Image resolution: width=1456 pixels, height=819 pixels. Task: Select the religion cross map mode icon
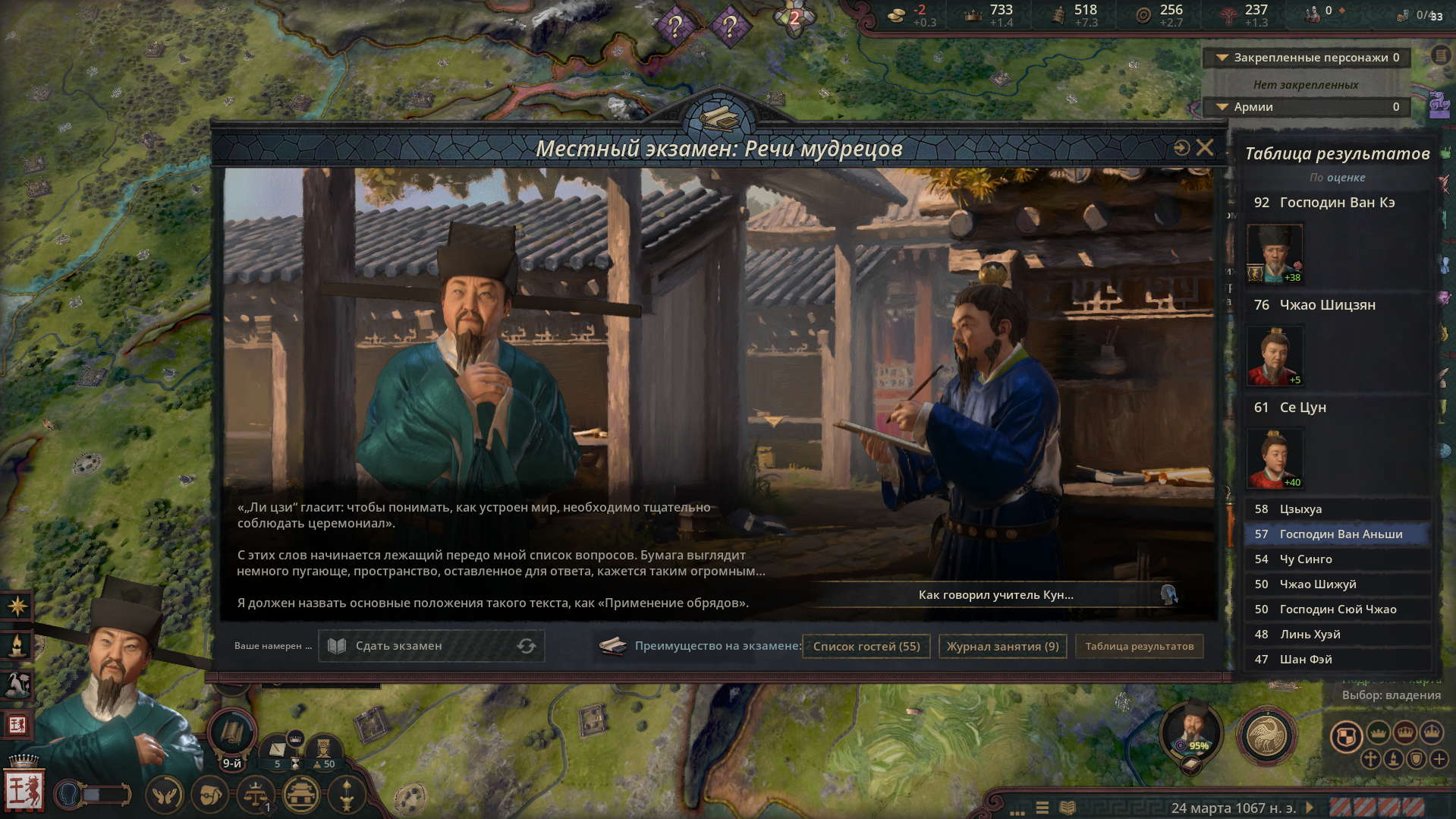pos(1371,760)
